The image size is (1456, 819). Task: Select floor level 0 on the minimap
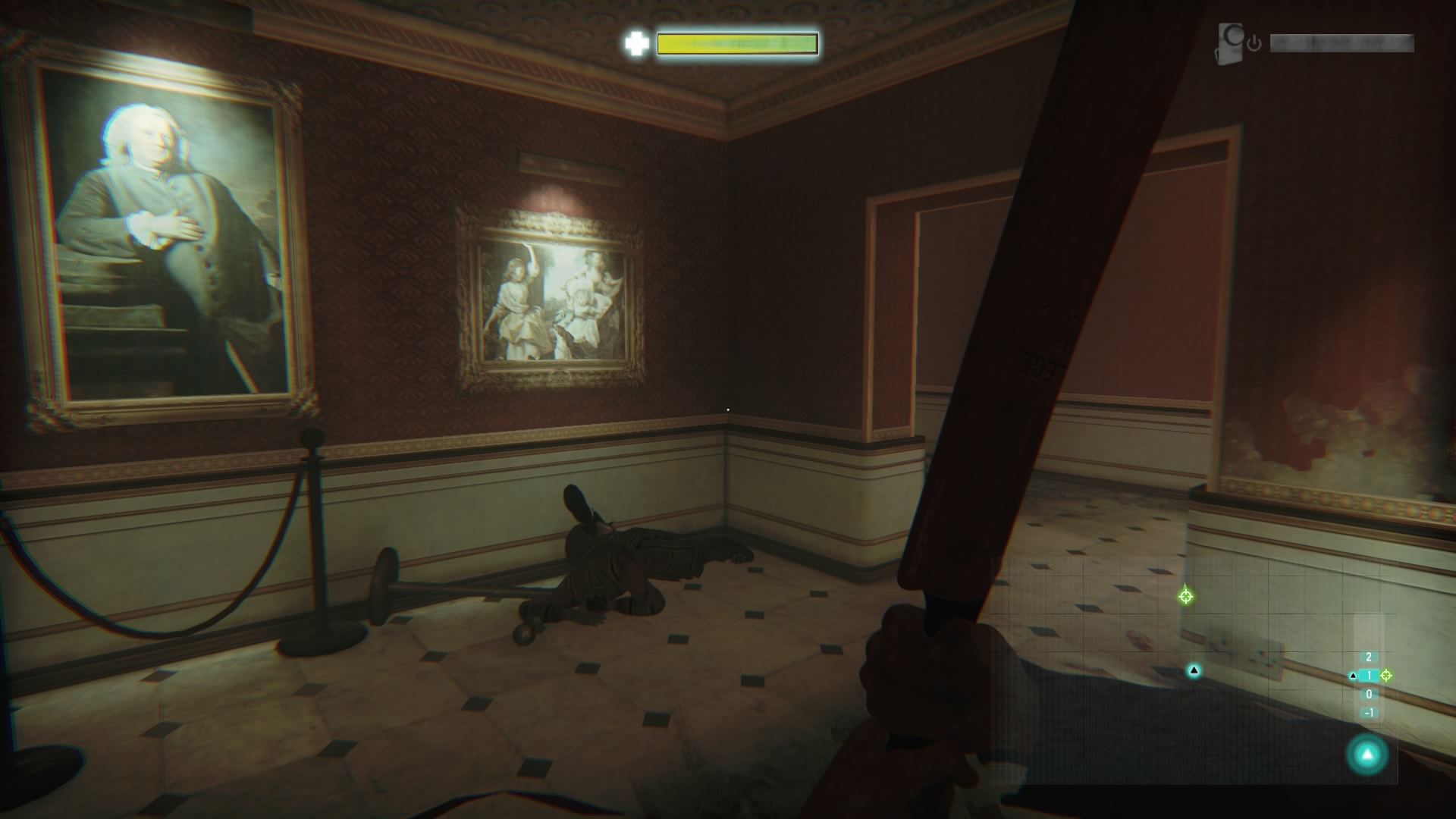pos(1369,694)
